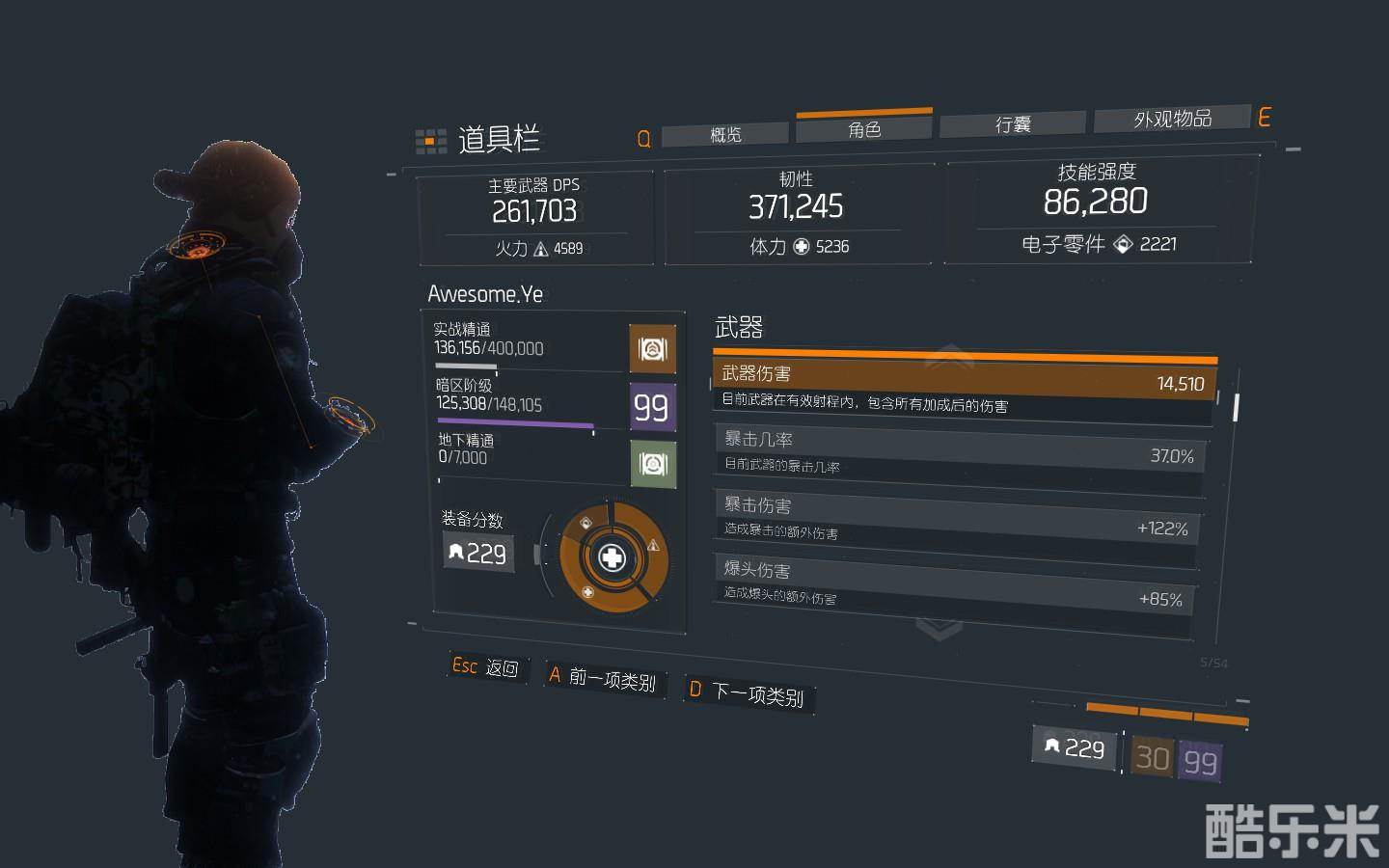Select the 暗区阶级 99 rank badge

point(651,407)
